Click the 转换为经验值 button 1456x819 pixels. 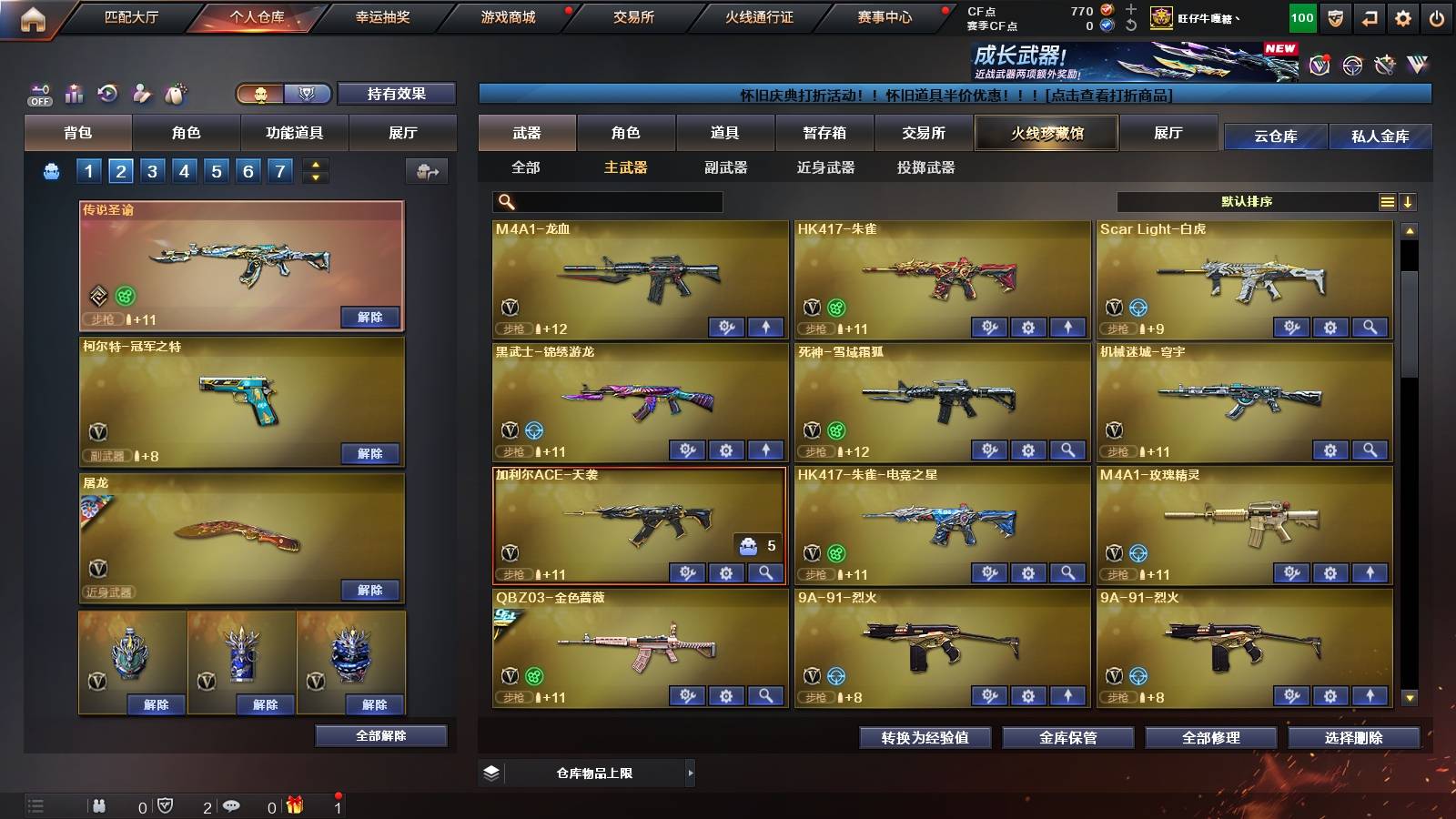925,738
